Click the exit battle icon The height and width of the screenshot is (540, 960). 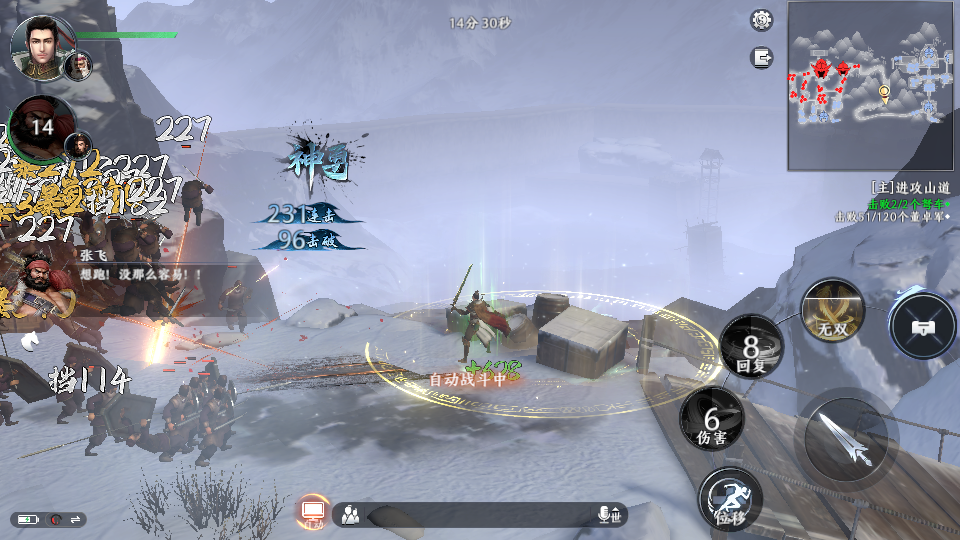pyautogui.click(x=762, y=58)
